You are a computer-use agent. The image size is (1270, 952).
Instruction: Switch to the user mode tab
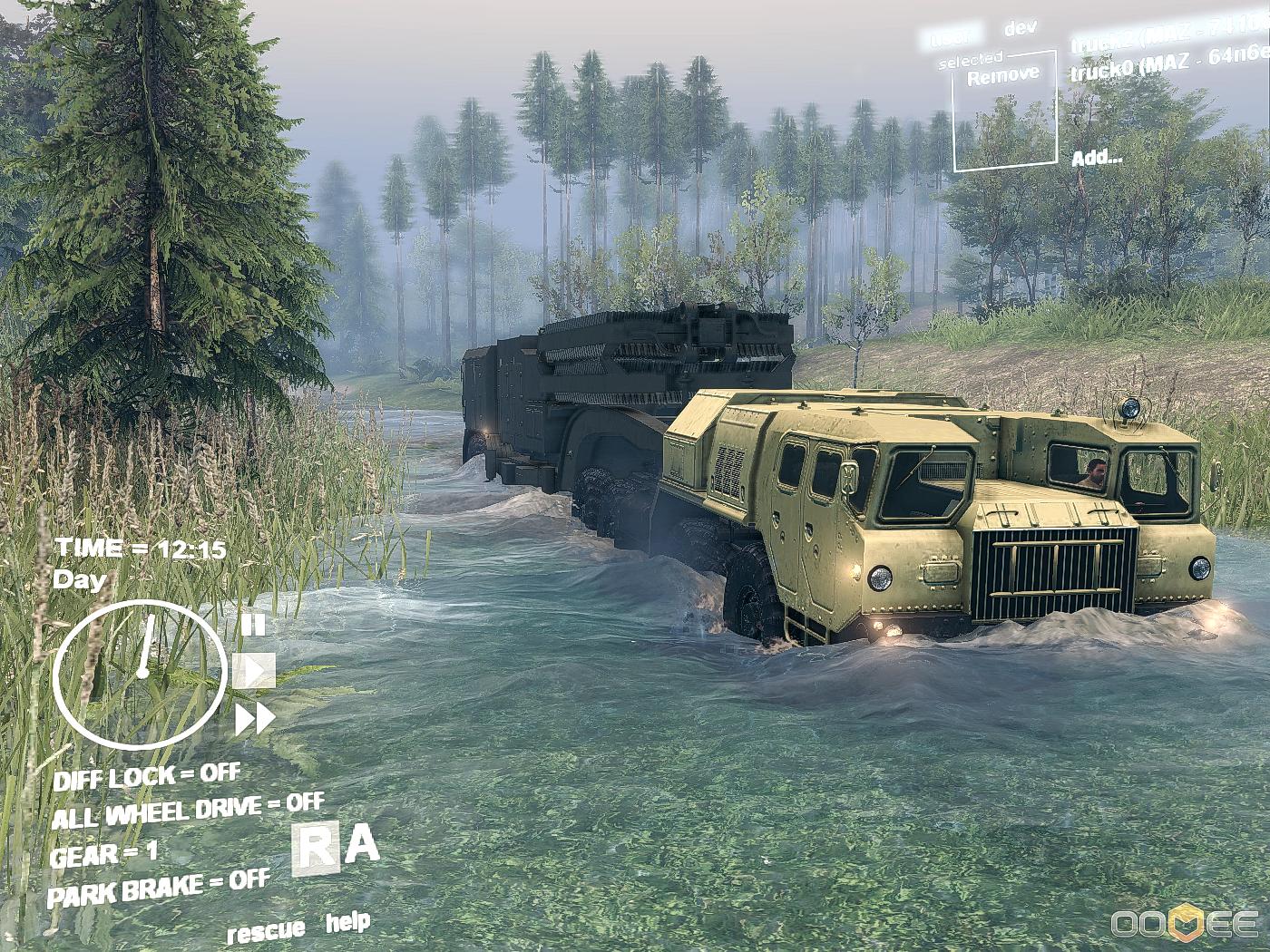[952, 36]
